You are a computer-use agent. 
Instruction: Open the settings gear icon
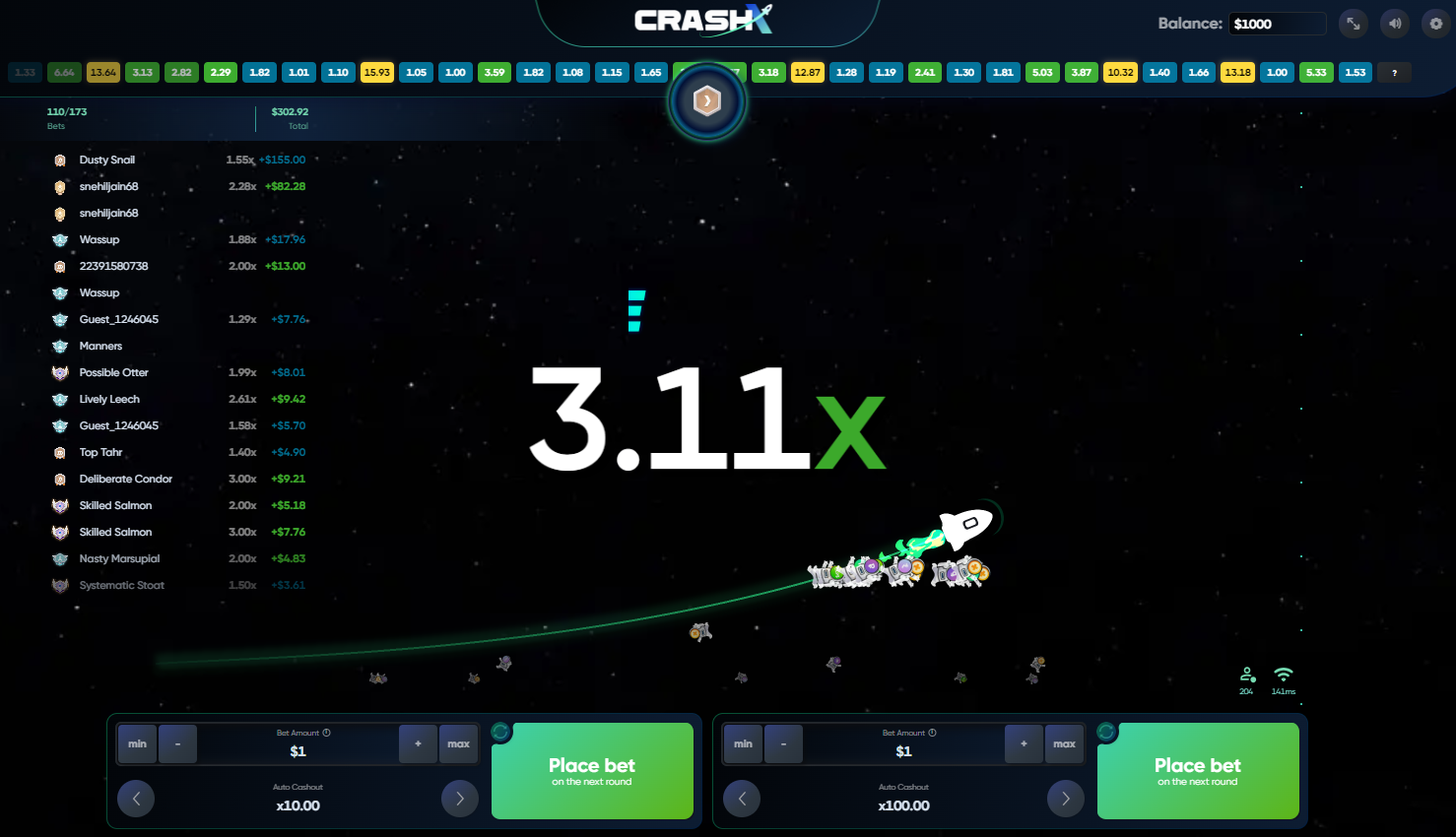coord(1435,23)
